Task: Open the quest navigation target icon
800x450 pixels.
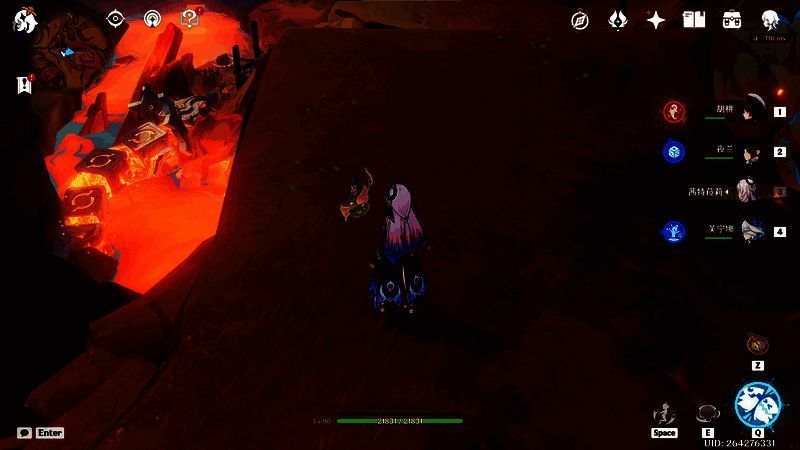Action: pos(116,19)
